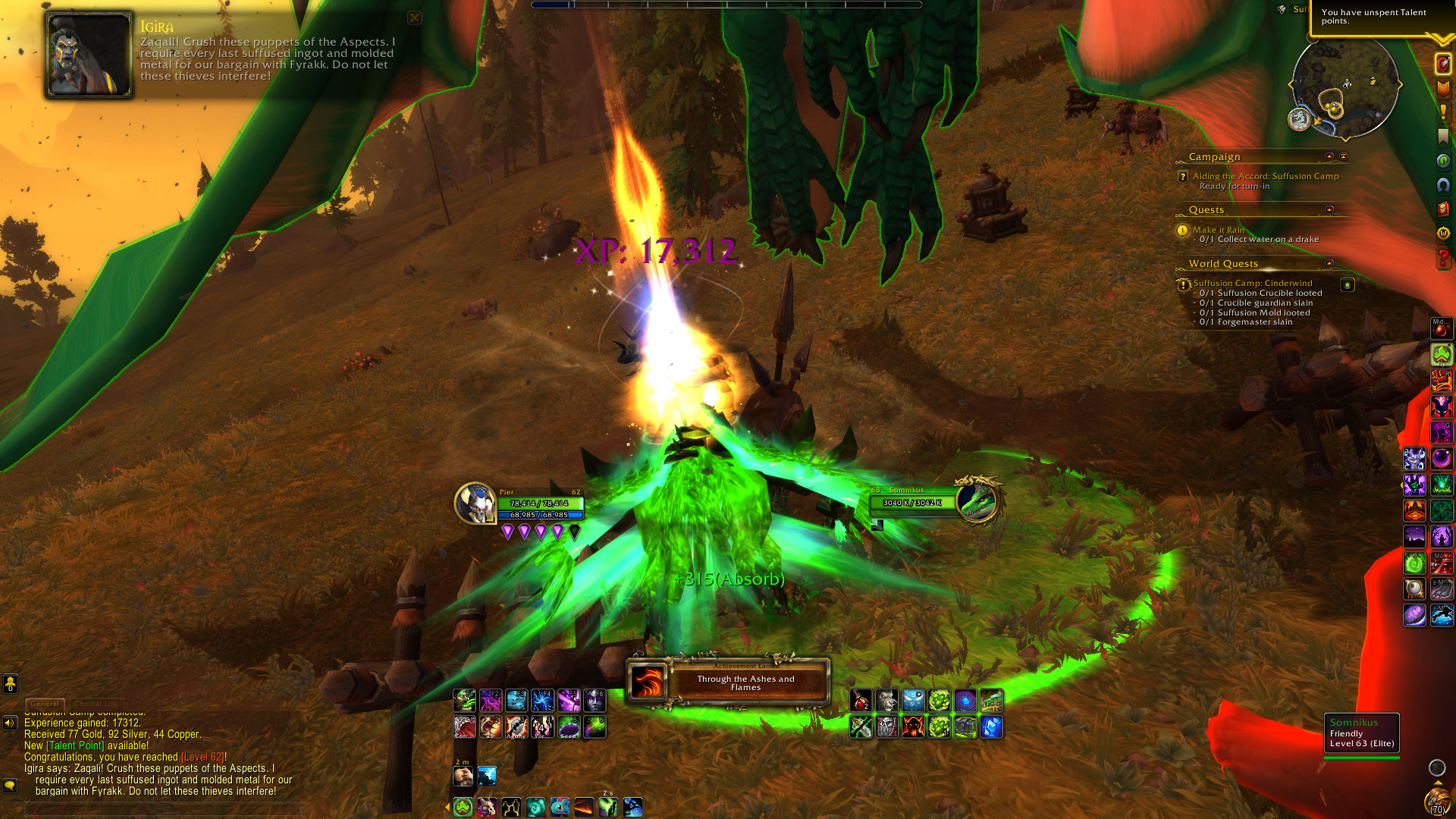Collapse the World Quests tracker section
The width and height of the screenshot is (1456, 819).
1329,263
